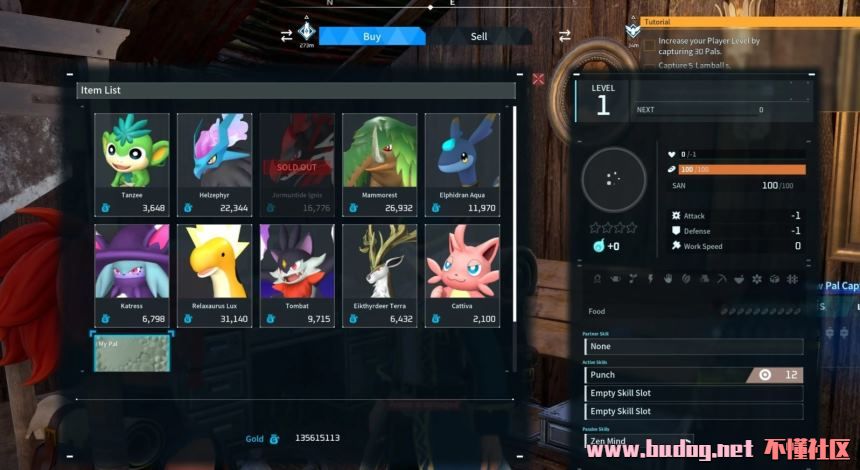Switch to the Buy tab
Image resolution: width=860 pixels, height=470 pixels.
coord(372,37)
